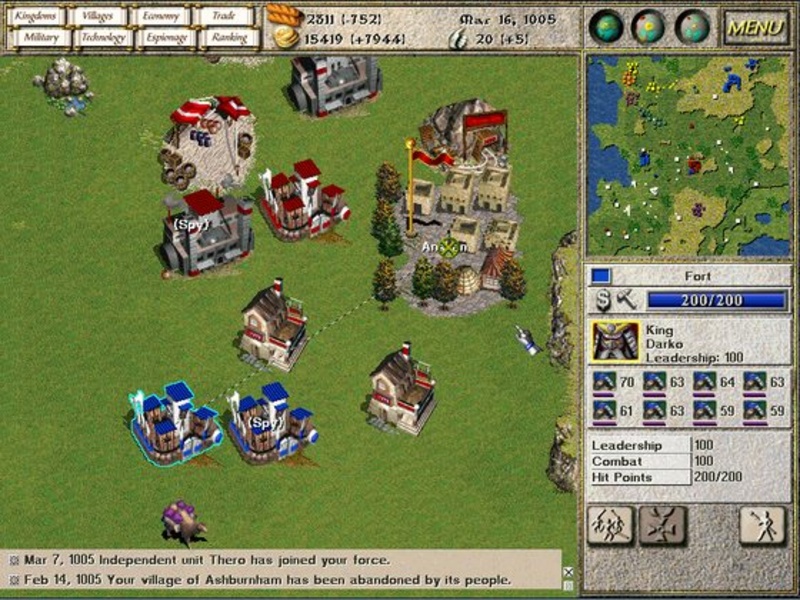This screenshot has width=800, height=600.
Task: Open the Villages report
Action: 100,16
